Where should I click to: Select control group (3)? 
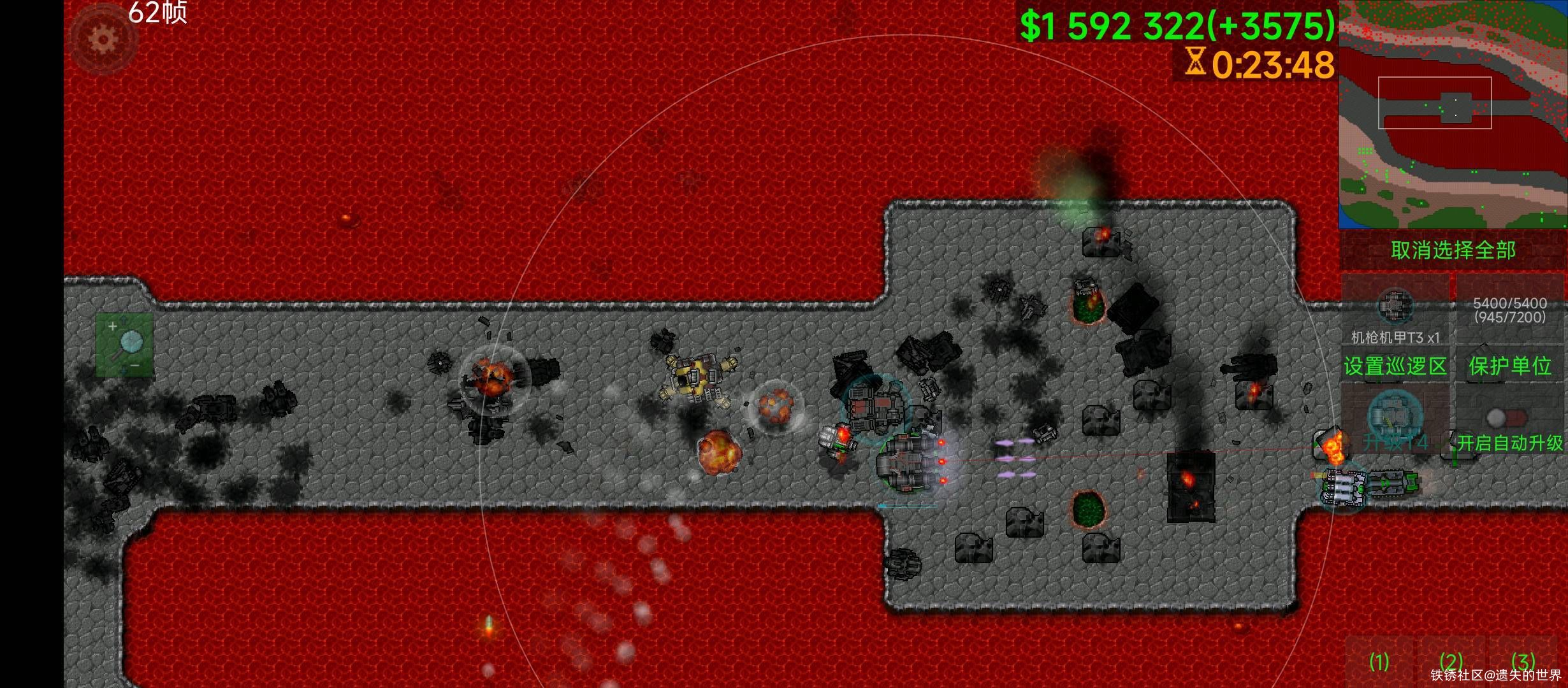[1523, 661]
